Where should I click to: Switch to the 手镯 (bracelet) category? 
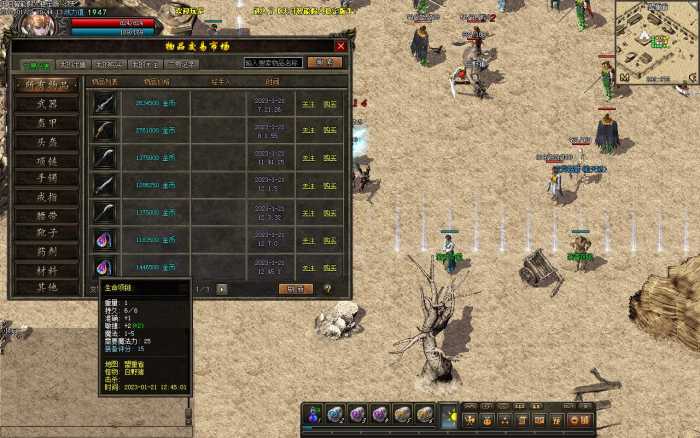click(47, 178)
